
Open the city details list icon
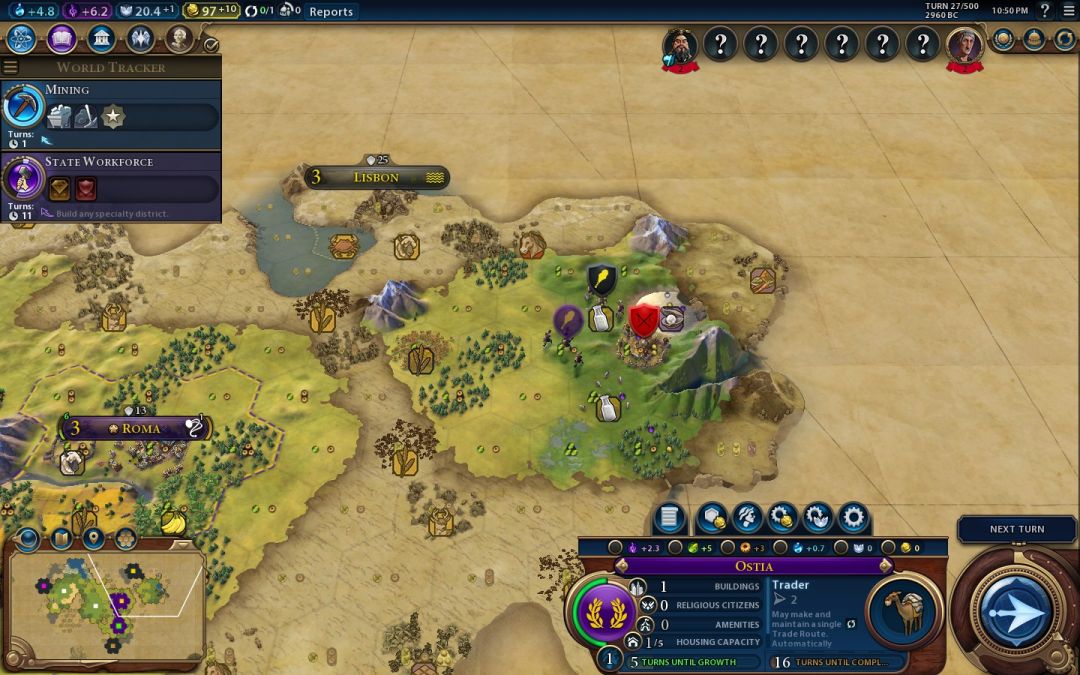(669, 518)
